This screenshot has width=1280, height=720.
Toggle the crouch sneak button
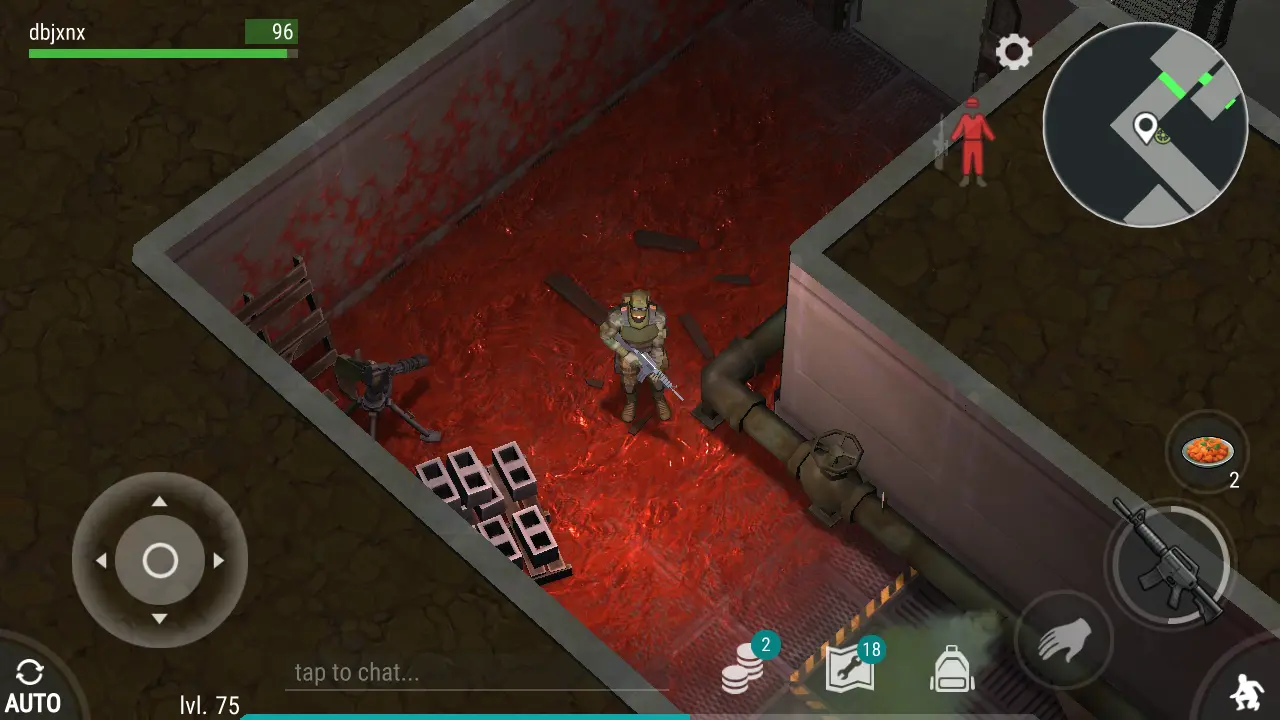click(1248, 692)
